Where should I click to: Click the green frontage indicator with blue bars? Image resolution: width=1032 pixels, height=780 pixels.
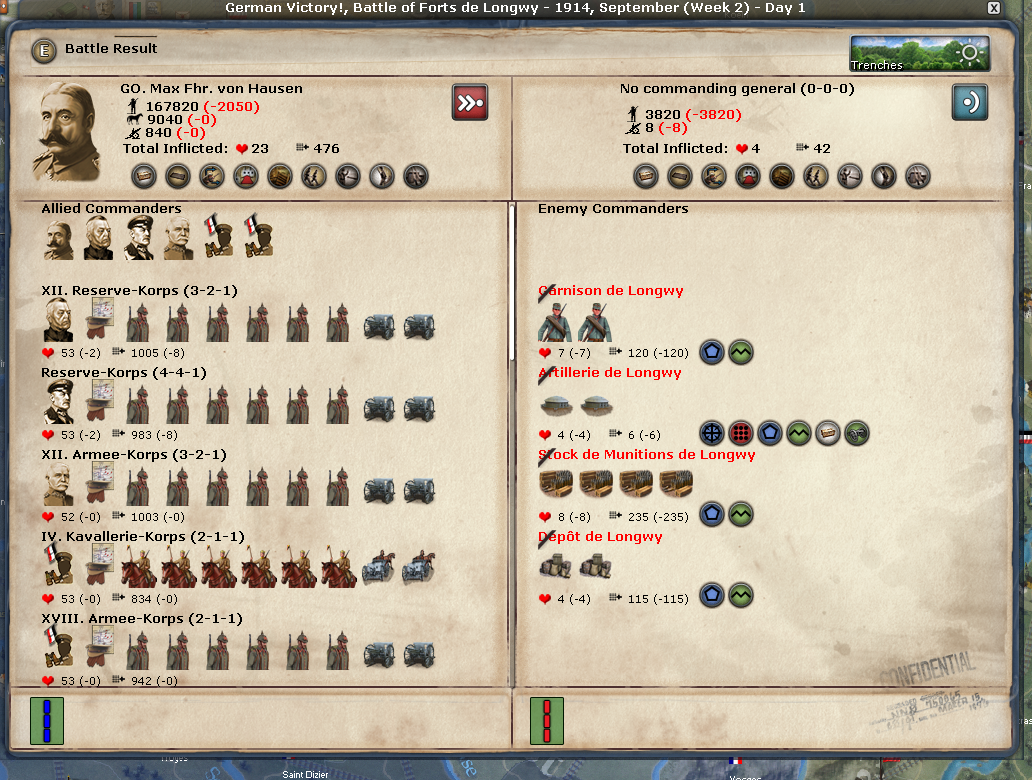(x=47, y=721)
